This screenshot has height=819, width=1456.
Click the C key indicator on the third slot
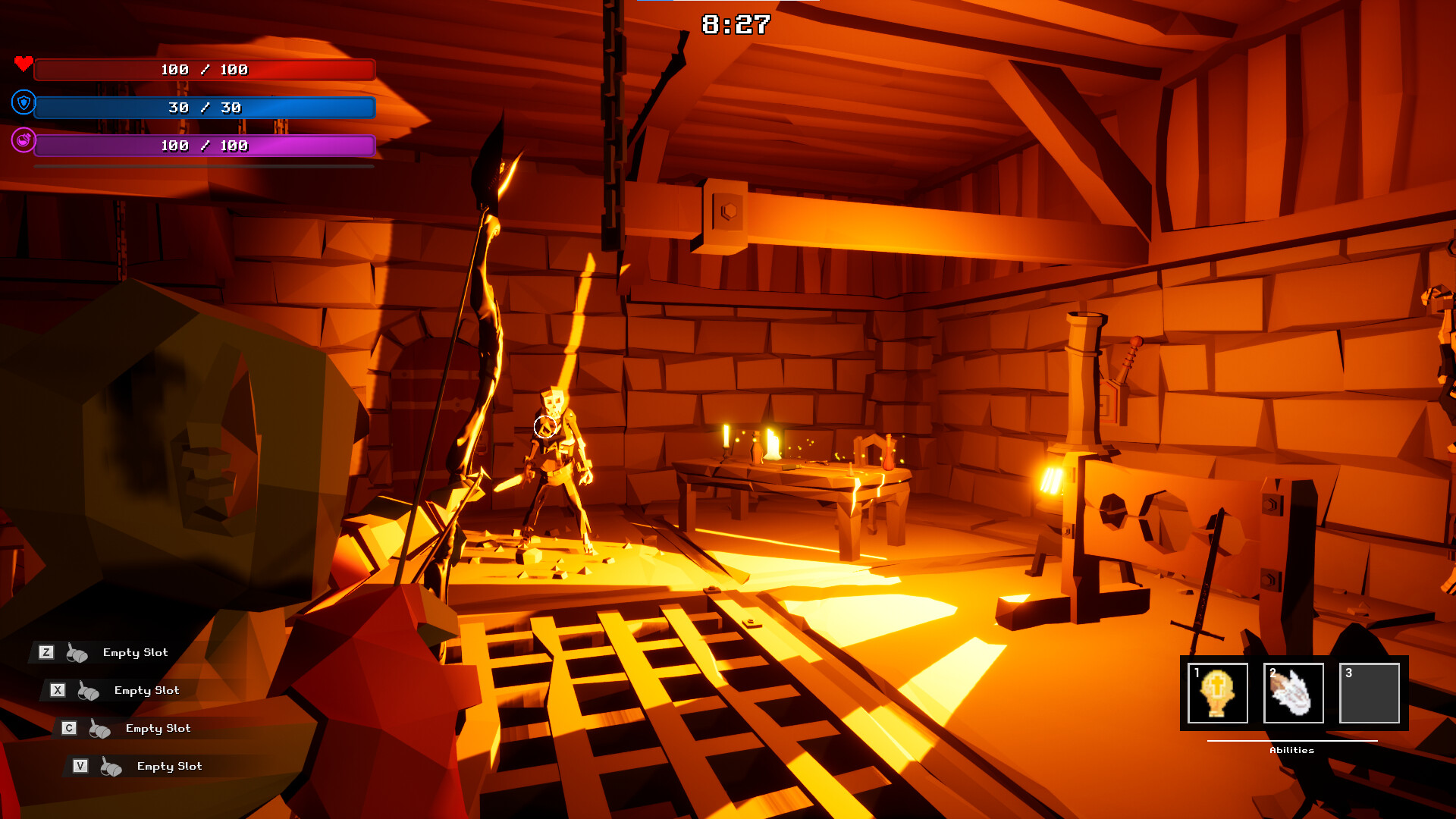(x=70, y=727)
